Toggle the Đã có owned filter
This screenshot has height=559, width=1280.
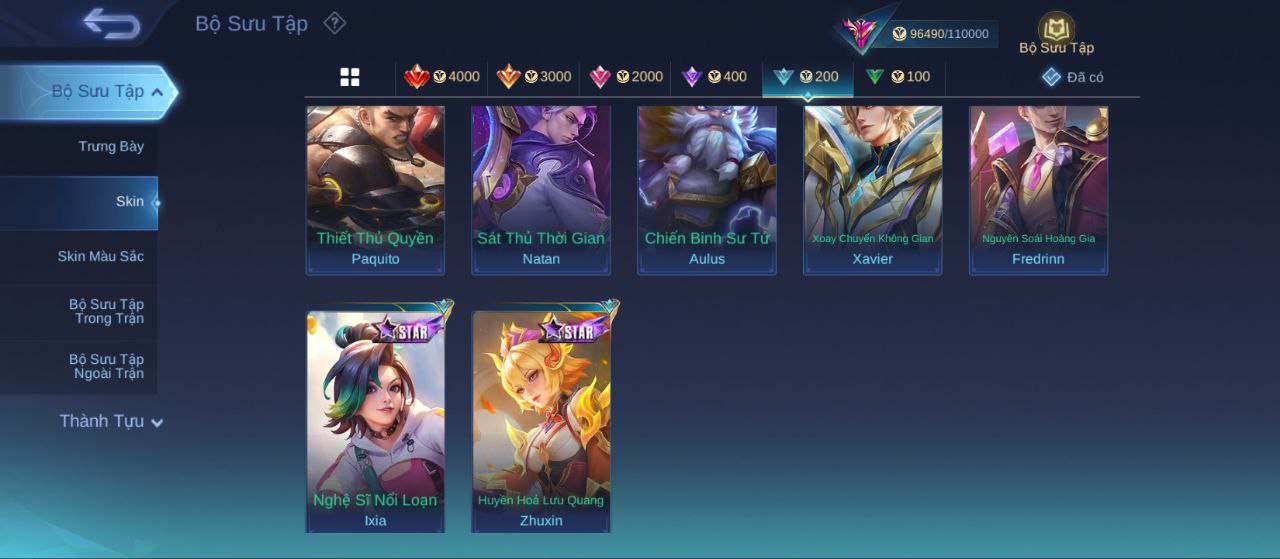tap(1073, 77)
